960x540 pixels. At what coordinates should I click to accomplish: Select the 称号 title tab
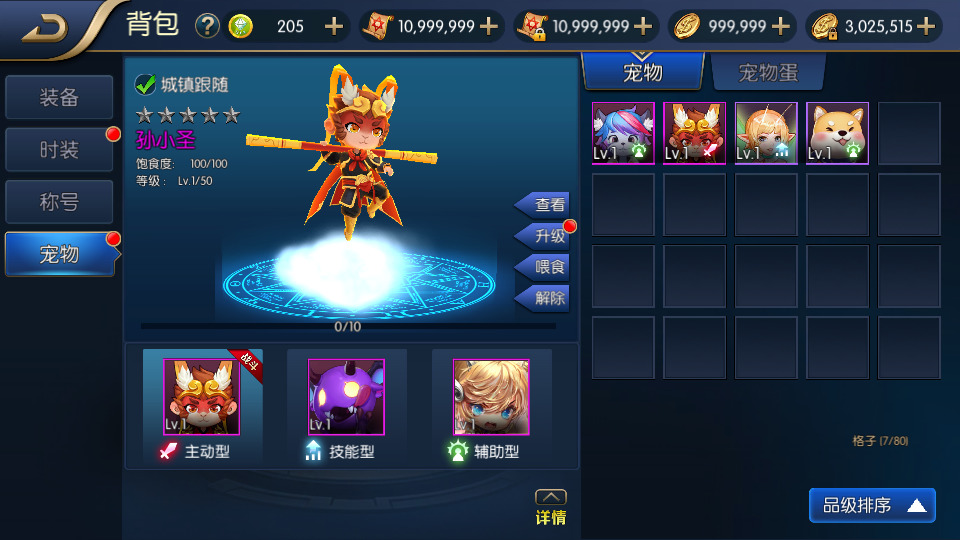click(x=59, y=202)
